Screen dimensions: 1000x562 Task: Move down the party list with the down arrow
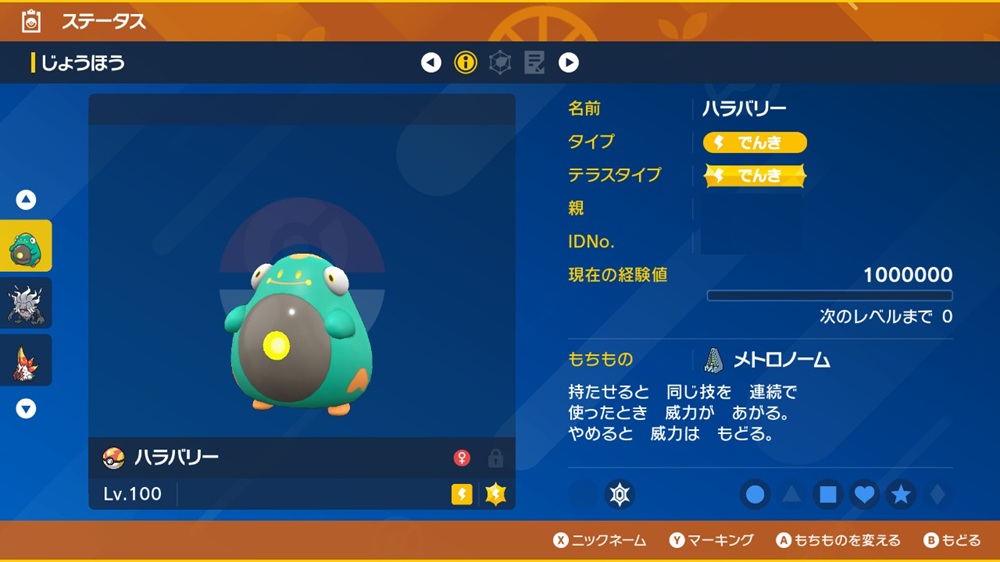pyautogui.click(x=26, y=408)
